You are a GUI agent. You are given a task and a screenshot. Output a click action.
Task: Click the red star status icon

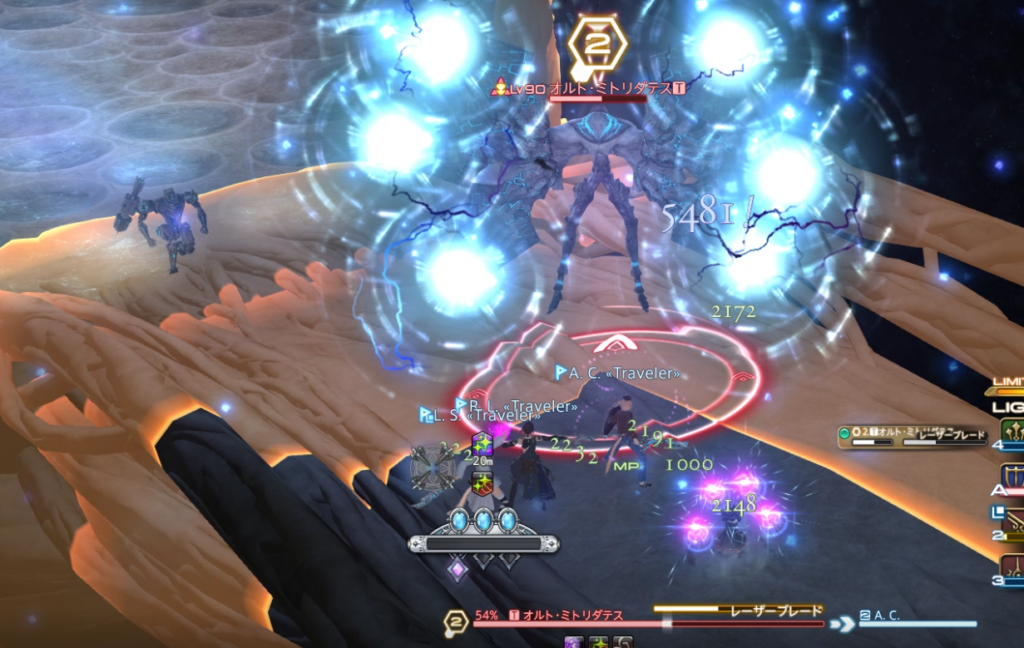[483, 483]
